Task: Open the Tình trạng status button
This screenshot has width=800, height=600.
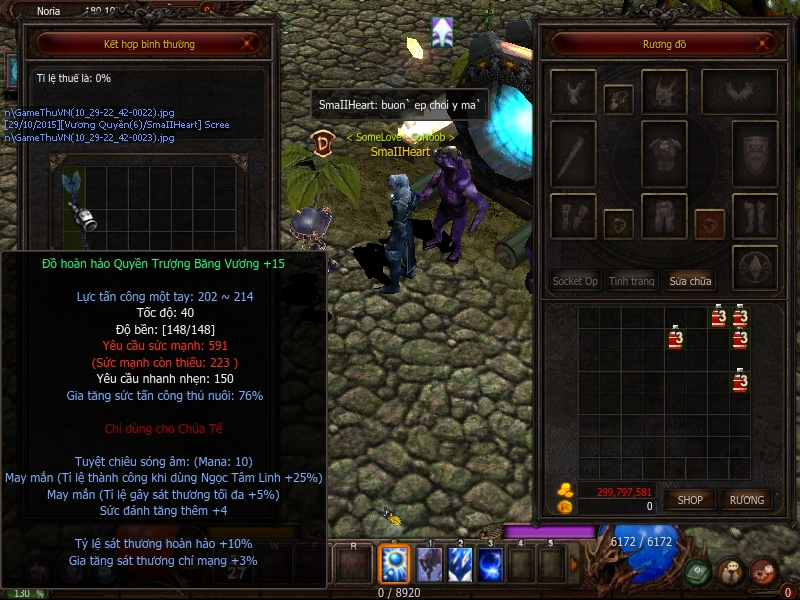Action: pyautogui.click(x=631, y=281)
